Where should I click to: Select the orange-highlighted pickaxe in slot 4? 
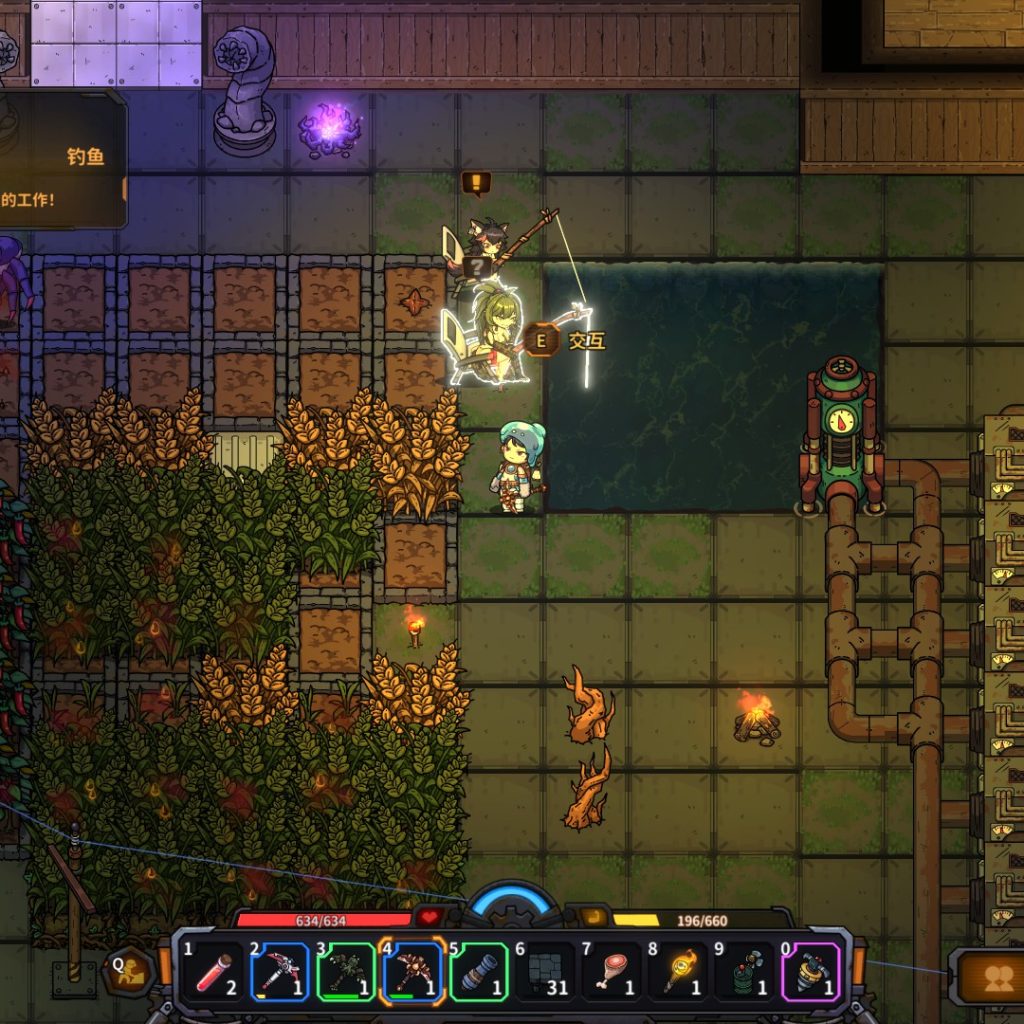[x=412, y=972]
